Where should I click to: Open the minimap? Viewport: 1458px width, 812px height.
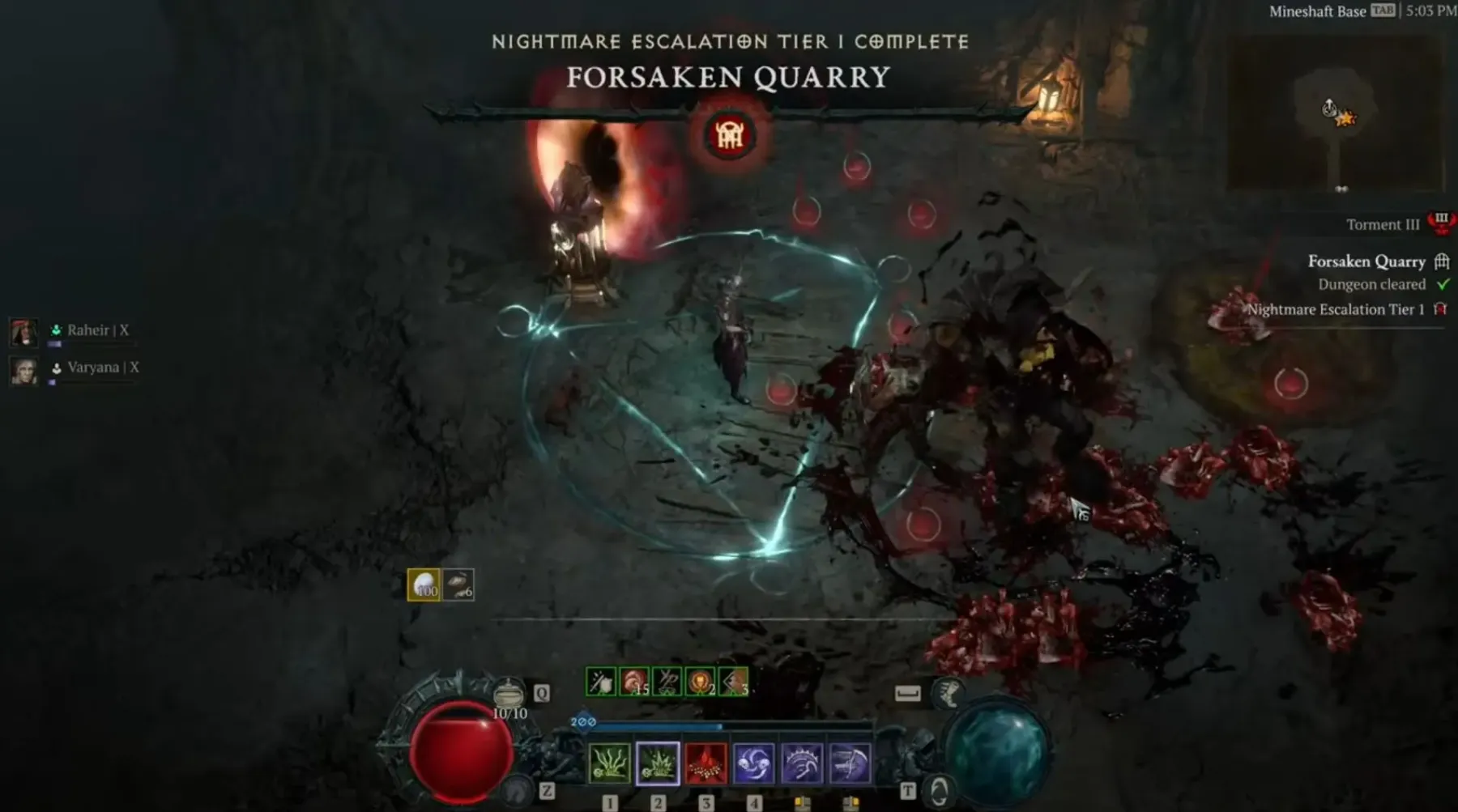coord(1335,113)
